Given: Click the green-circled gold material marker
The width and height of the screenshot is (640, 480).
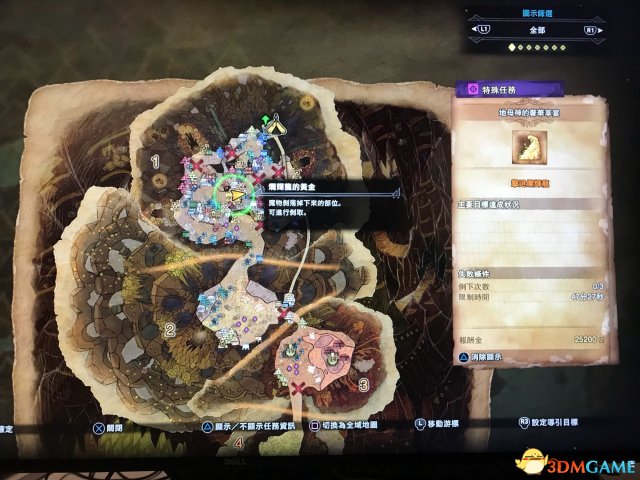Looking at the screenshot, I should click(236, 196).
